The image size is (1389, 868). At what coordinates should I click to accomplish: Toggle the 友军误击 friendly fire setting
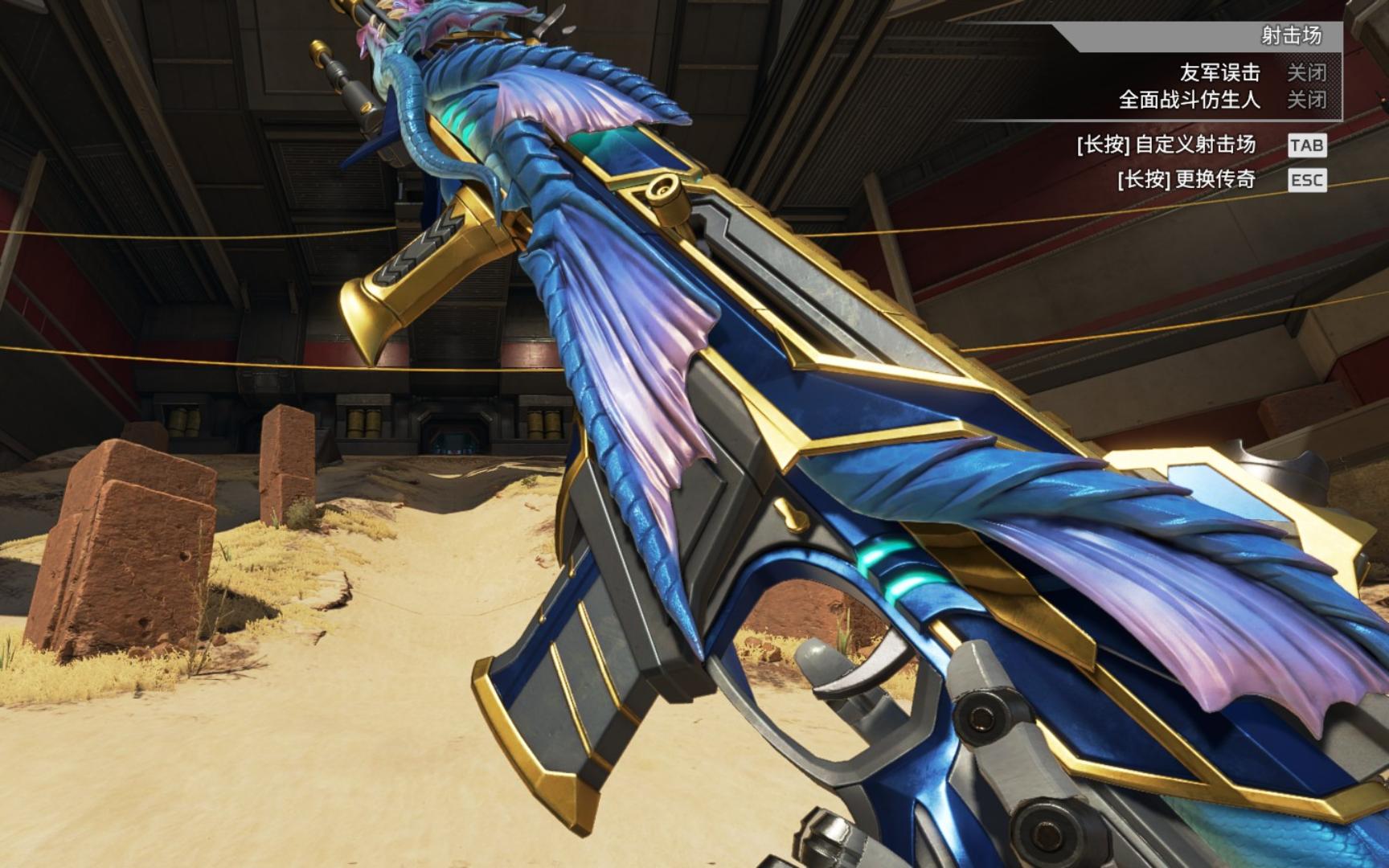click(1306, 73)
